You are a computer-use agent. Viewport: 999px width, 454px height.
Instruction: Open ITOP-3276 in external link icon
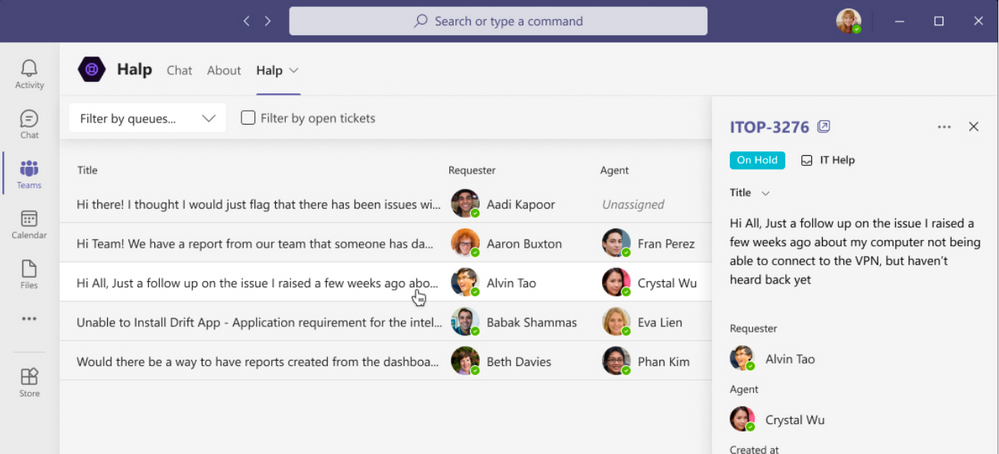[x=824, y=126]
